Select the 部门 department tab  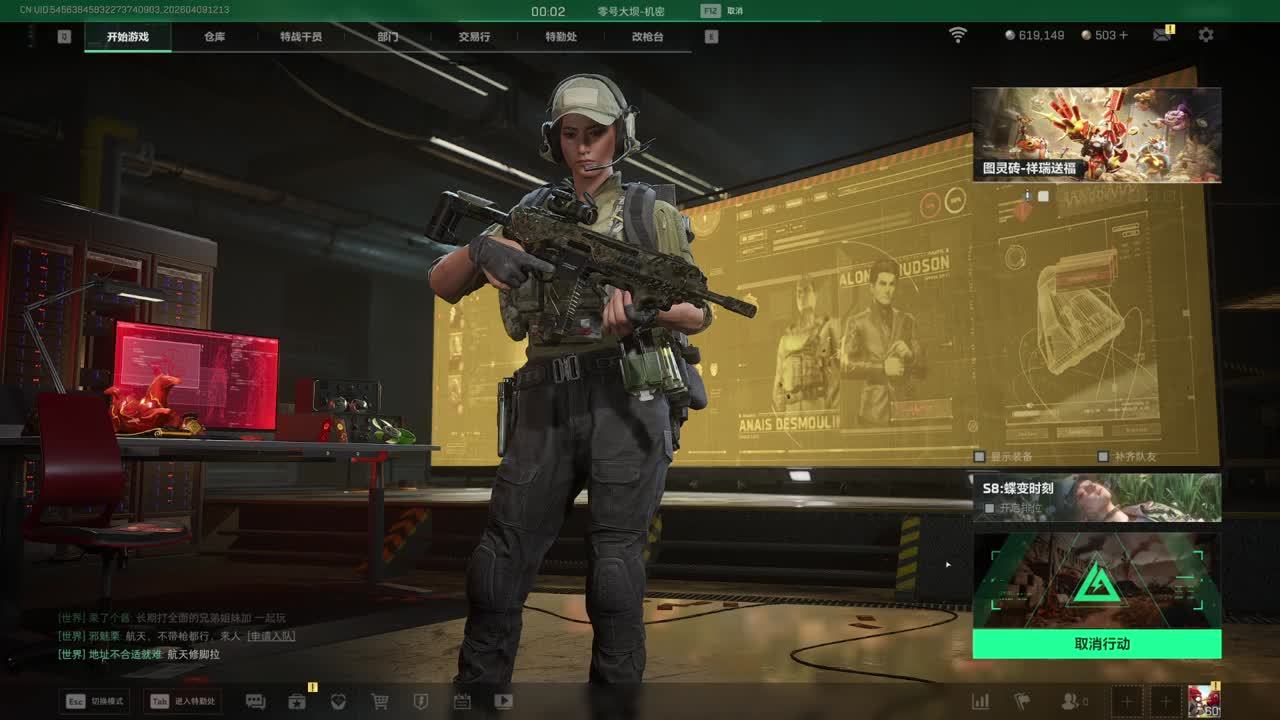coord(388,37)
